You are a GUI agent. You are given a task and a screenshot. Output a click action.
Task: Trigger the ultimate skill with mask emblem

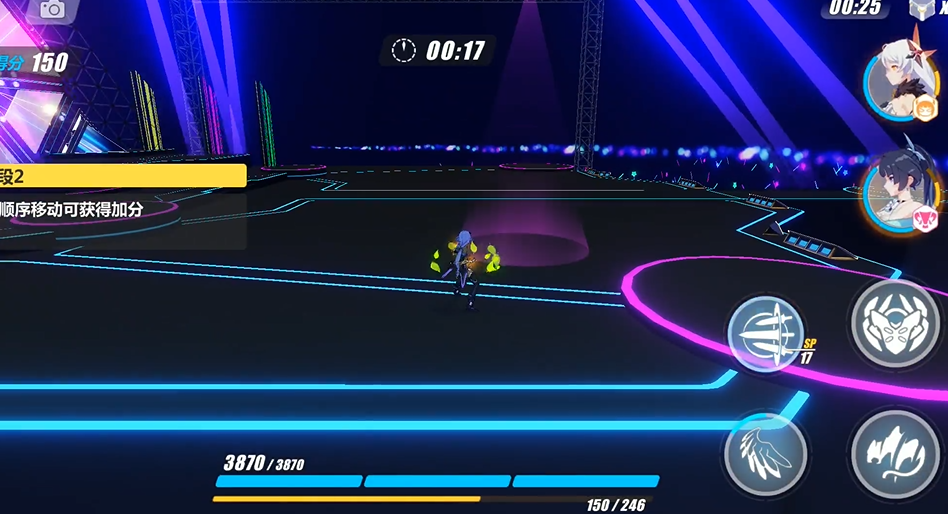pyautogui.click(x=893, y=323)
